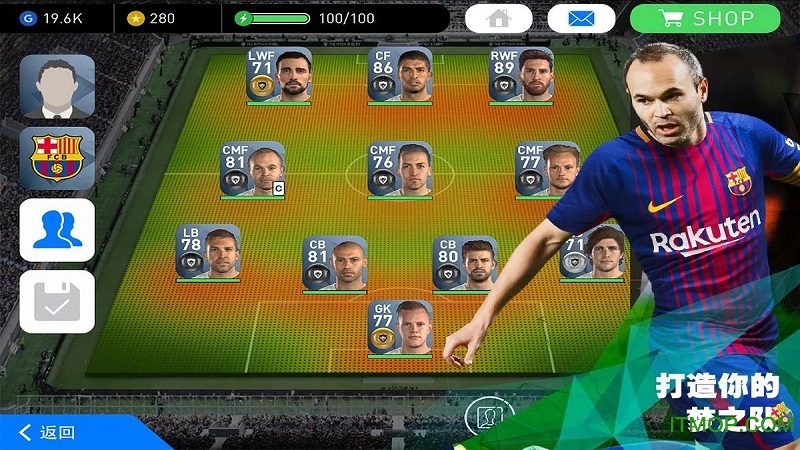Open the squad members tab

point(57,230)
